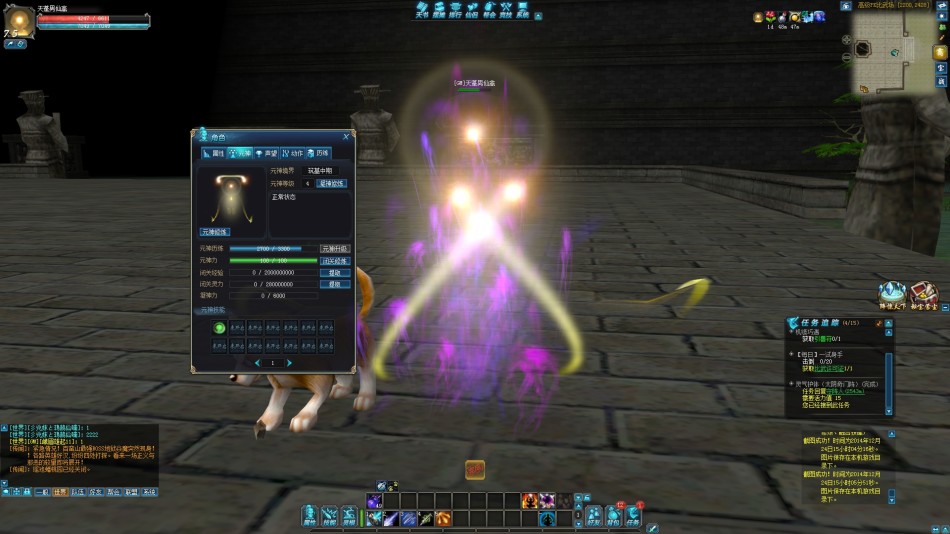Select the green glowing 元神 skill slot

click(219, 327)
